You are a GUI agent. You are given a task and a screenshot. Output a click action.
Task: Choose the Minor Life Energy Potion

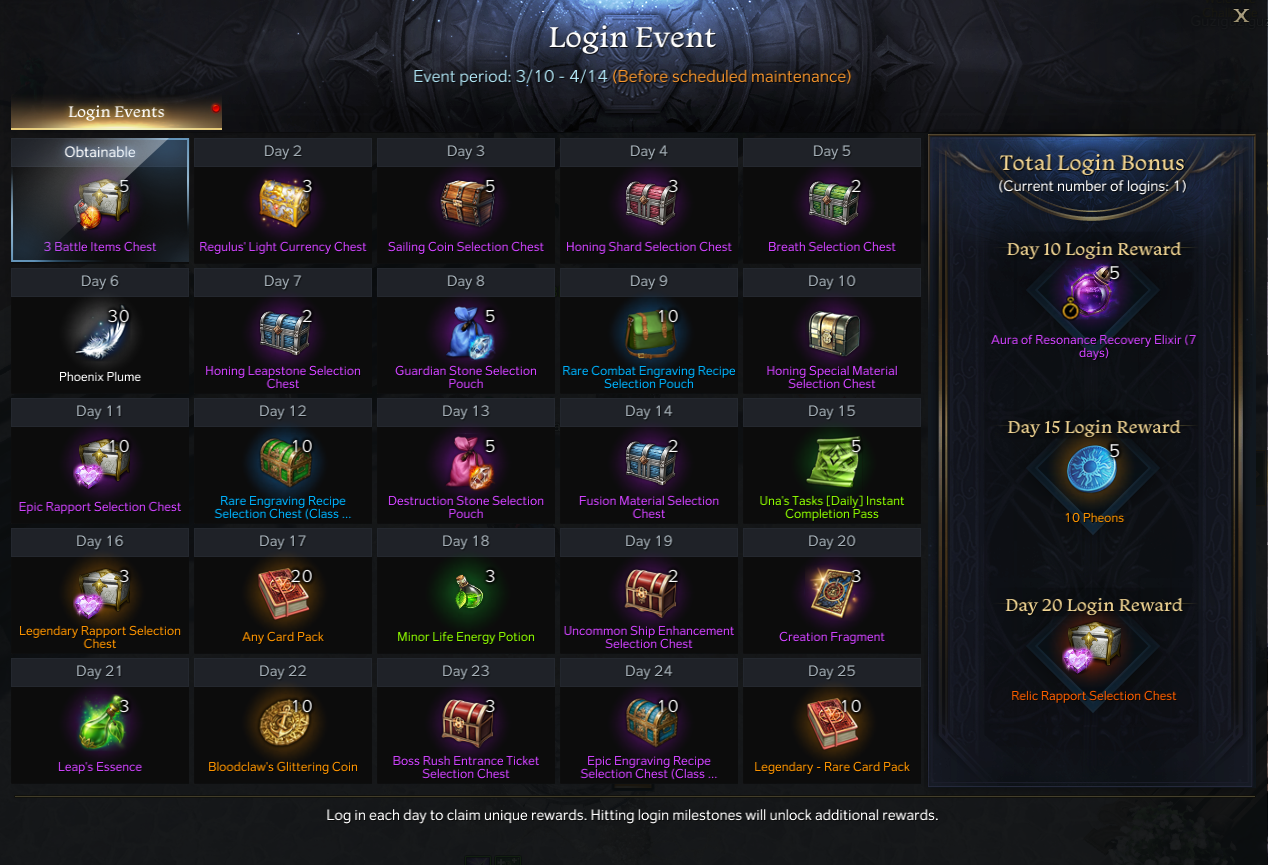pos(466,595)
